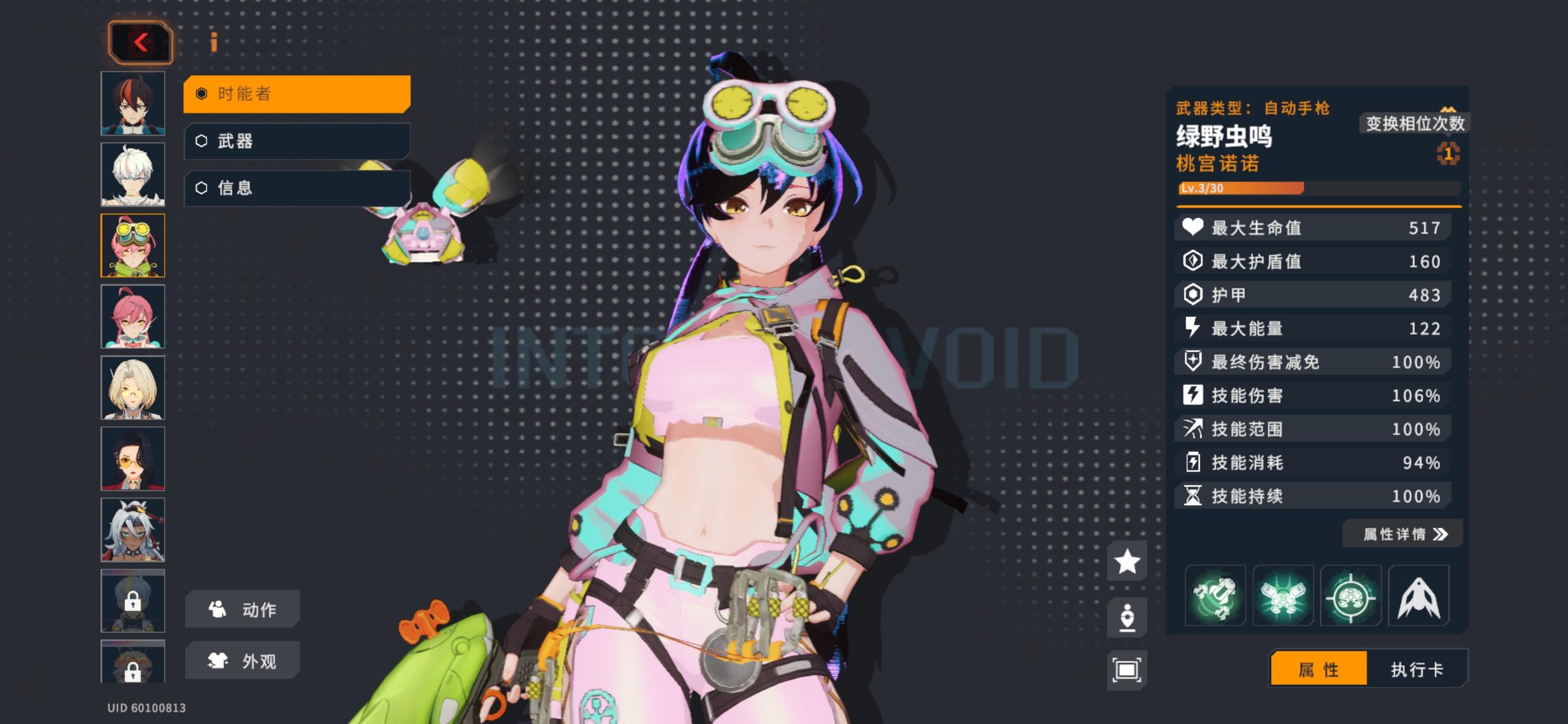Click the 动作 action button

pyautogui.click(x=242, y=608)
